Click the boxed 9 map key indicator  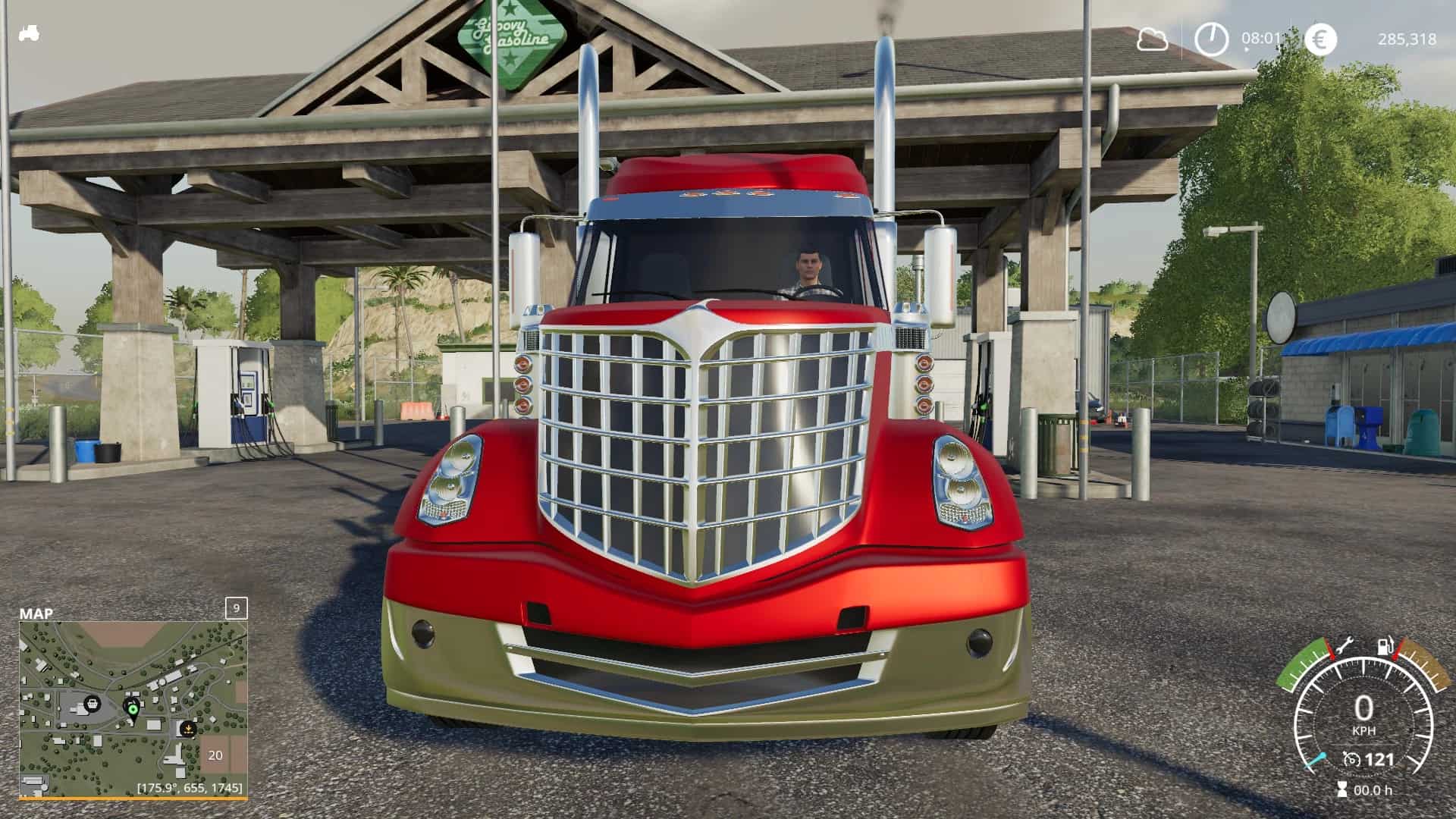pos(237,608)
